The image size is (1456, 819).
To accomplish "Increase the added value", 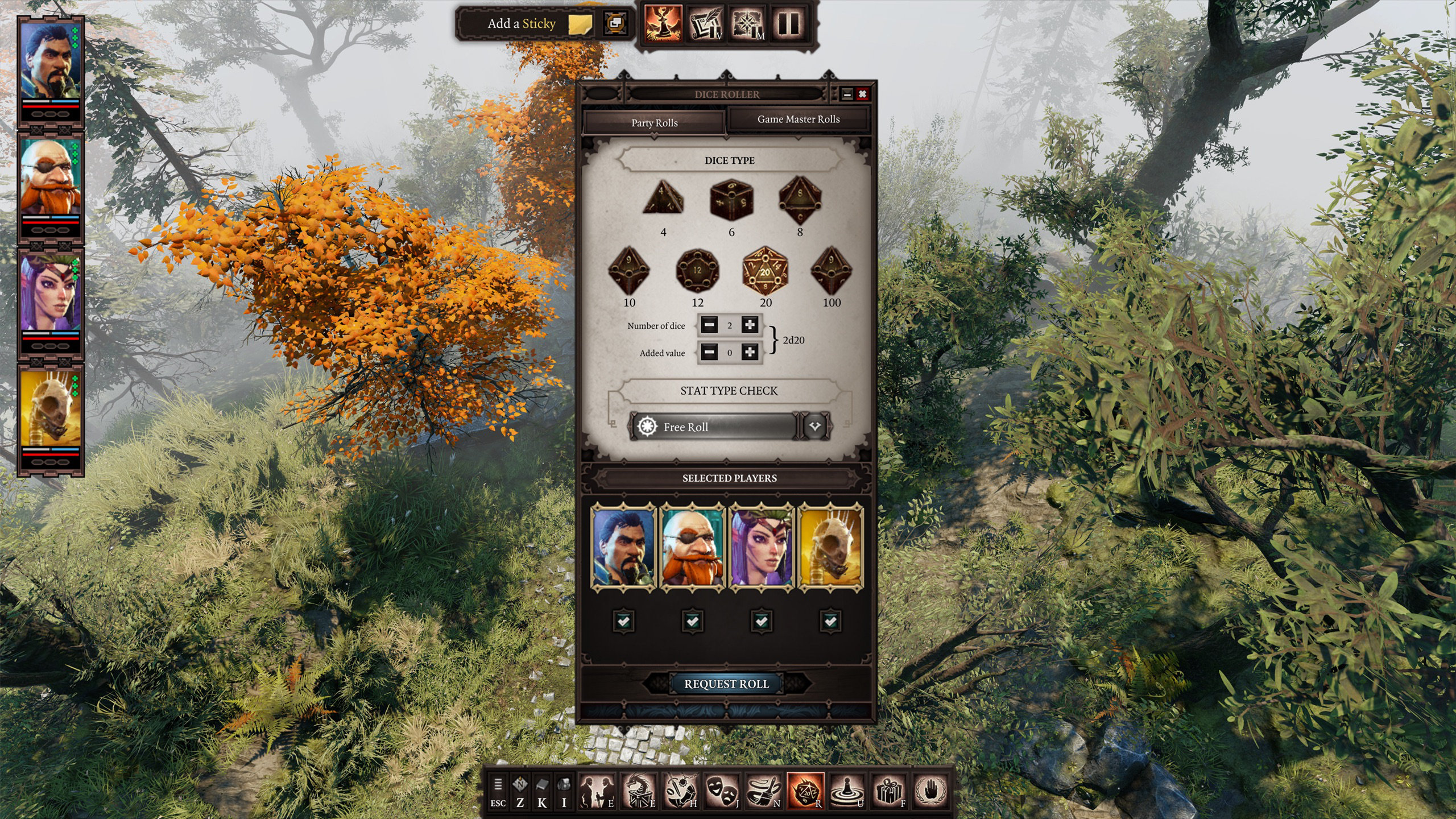I will pyautogui.click(x=750, y=353).
